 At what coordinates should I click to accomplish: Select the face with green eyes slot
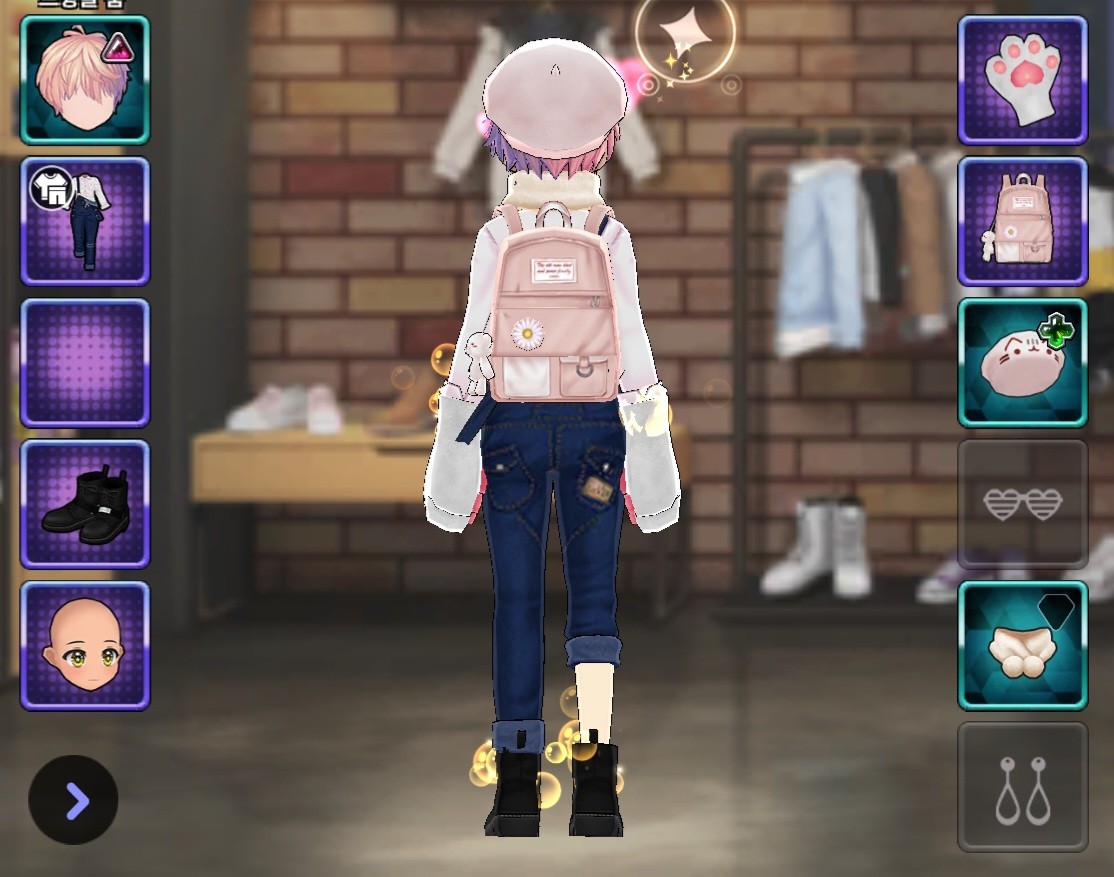point(84,645)
